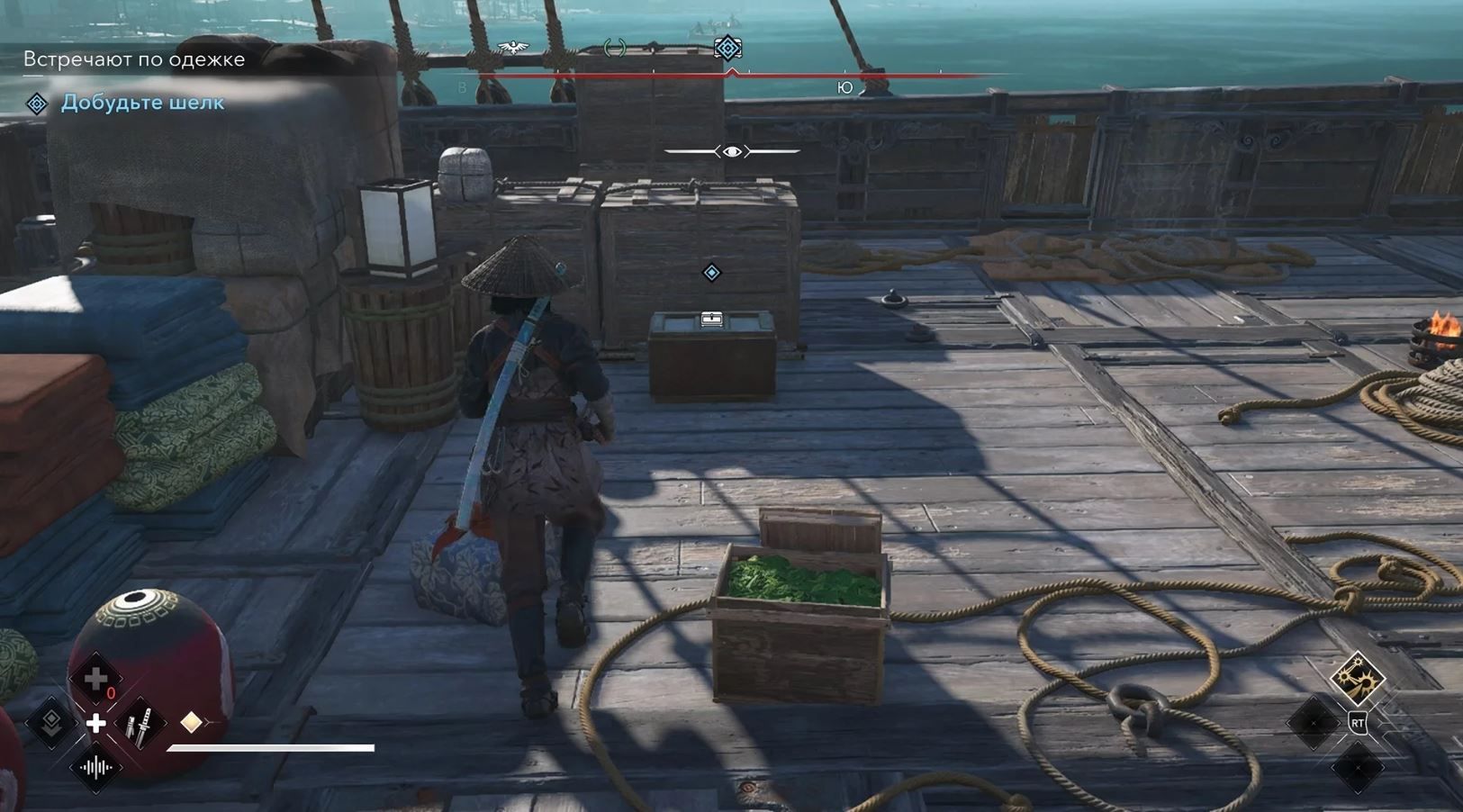Open the "Добудьте шелк" objective tracker

(142, 103)
